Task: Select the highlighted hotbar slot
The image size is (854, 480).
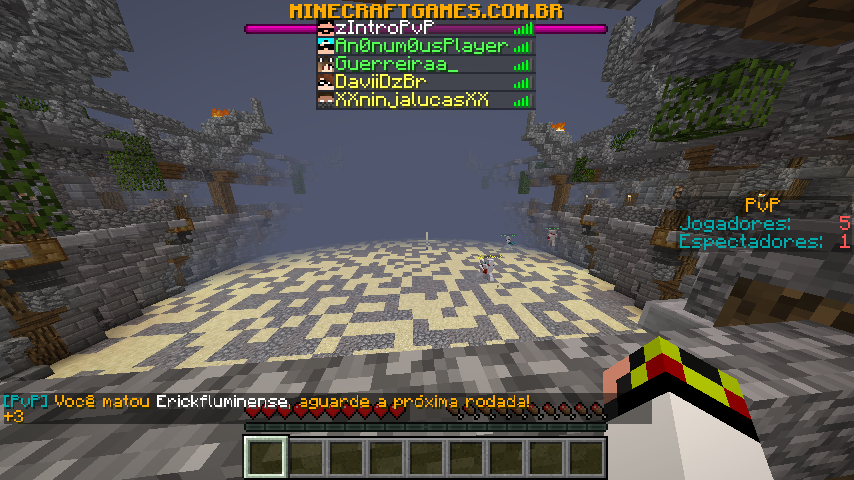Action: 266,458
